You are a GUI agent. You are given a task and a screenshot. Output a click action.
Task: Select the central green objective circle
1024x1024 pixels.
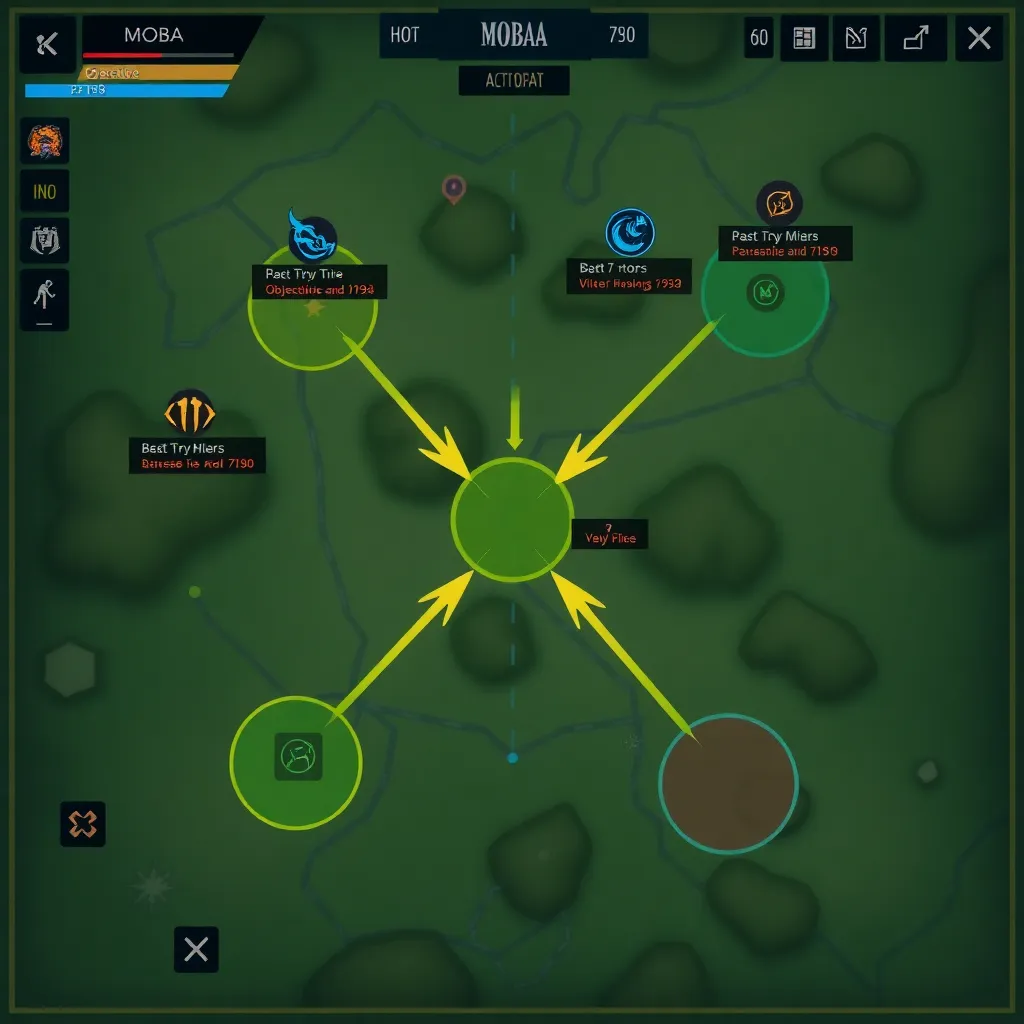(512, 519)
